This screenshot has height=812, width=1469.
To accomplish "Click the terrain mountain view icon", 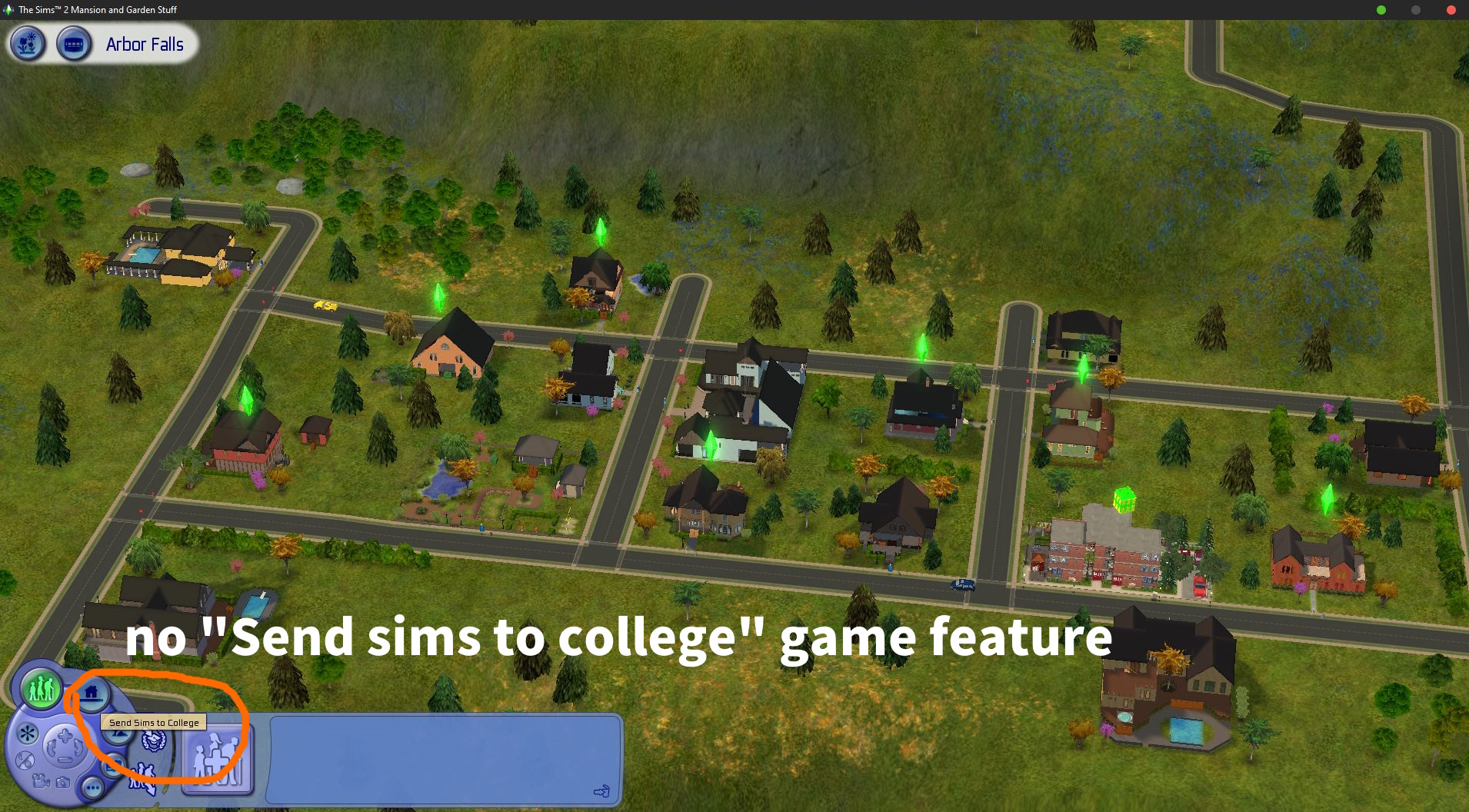I will point(118,735).
